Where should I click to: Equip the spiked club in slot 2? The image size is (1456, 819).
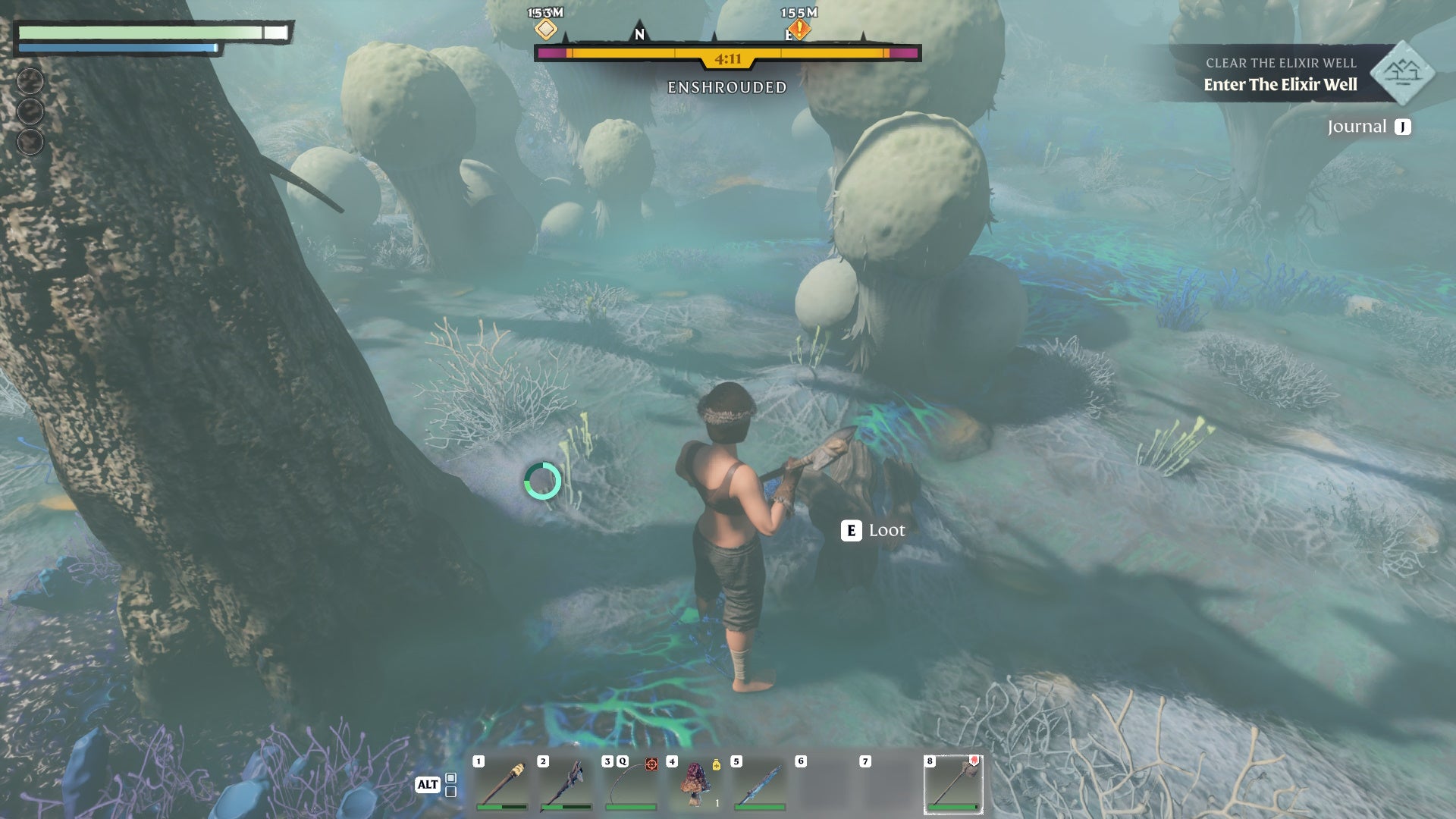(566, 784)
